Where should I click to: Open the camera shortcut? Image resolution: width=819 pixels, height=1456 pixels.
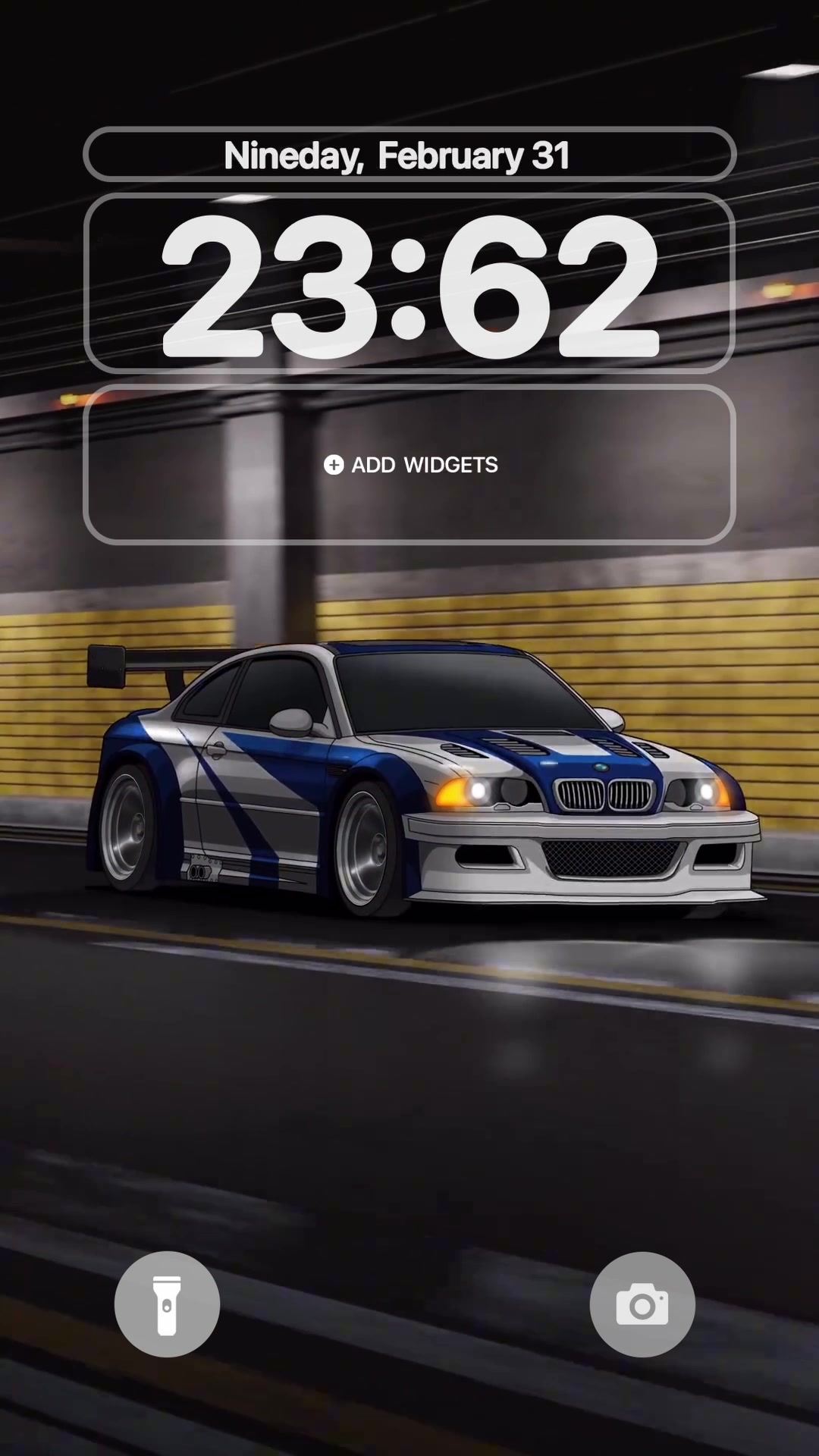click(x=642, y=1304)
